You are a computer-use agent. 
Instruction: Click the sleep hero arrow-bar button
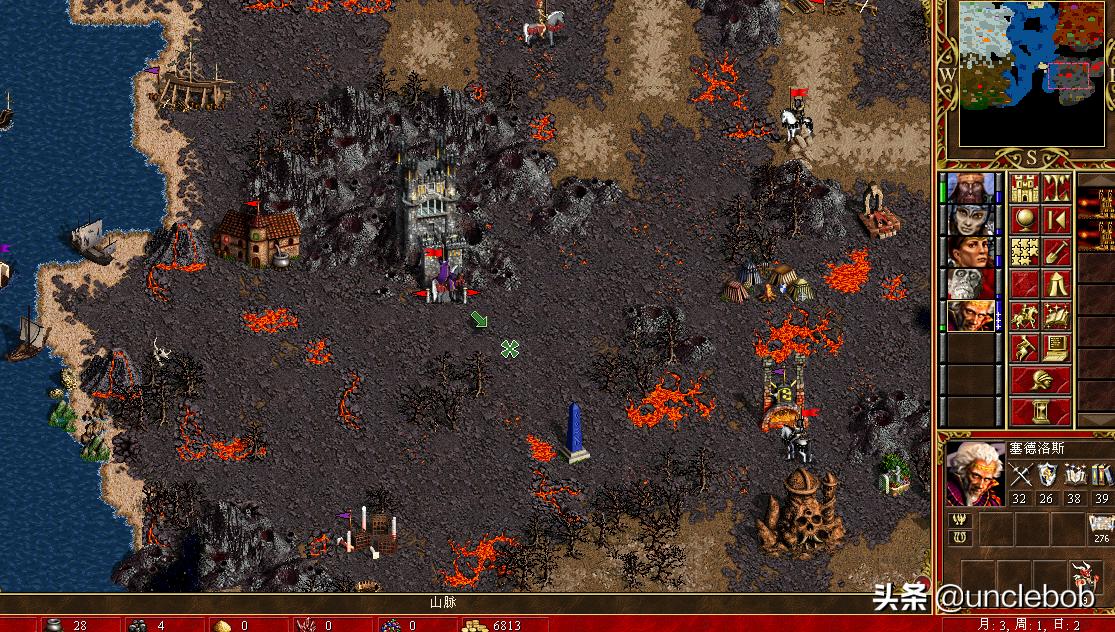tap(1057, 220)
